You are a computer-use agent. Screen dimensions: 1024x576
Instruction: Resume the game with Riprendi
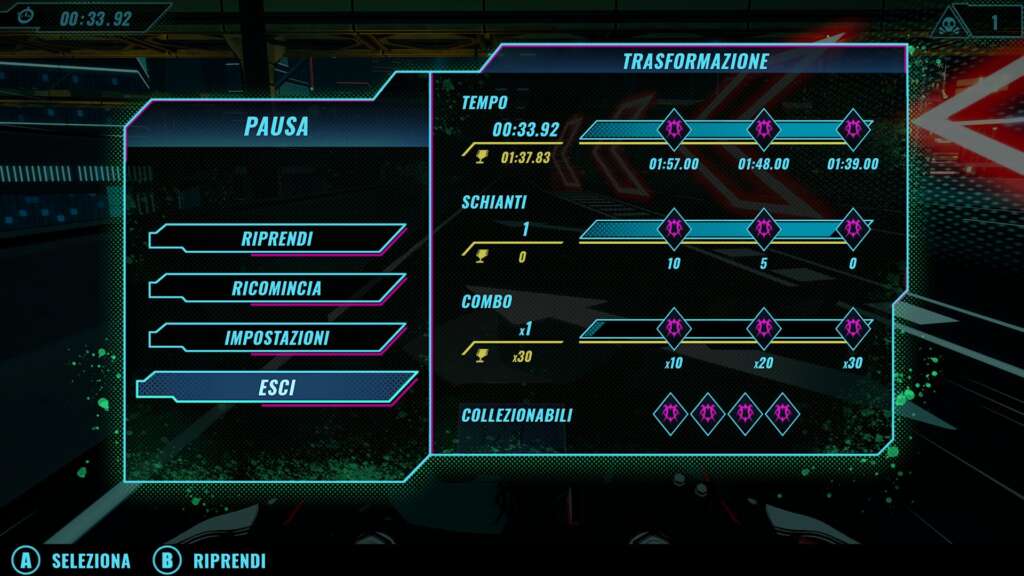click(x=276, y=239)
